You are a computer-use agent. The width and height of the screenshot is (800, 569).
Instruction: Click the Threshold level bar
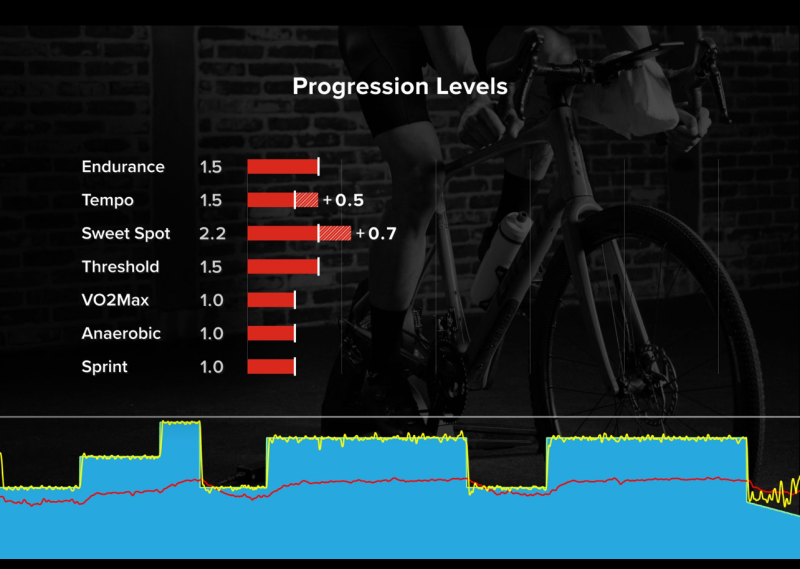(283, 267)
